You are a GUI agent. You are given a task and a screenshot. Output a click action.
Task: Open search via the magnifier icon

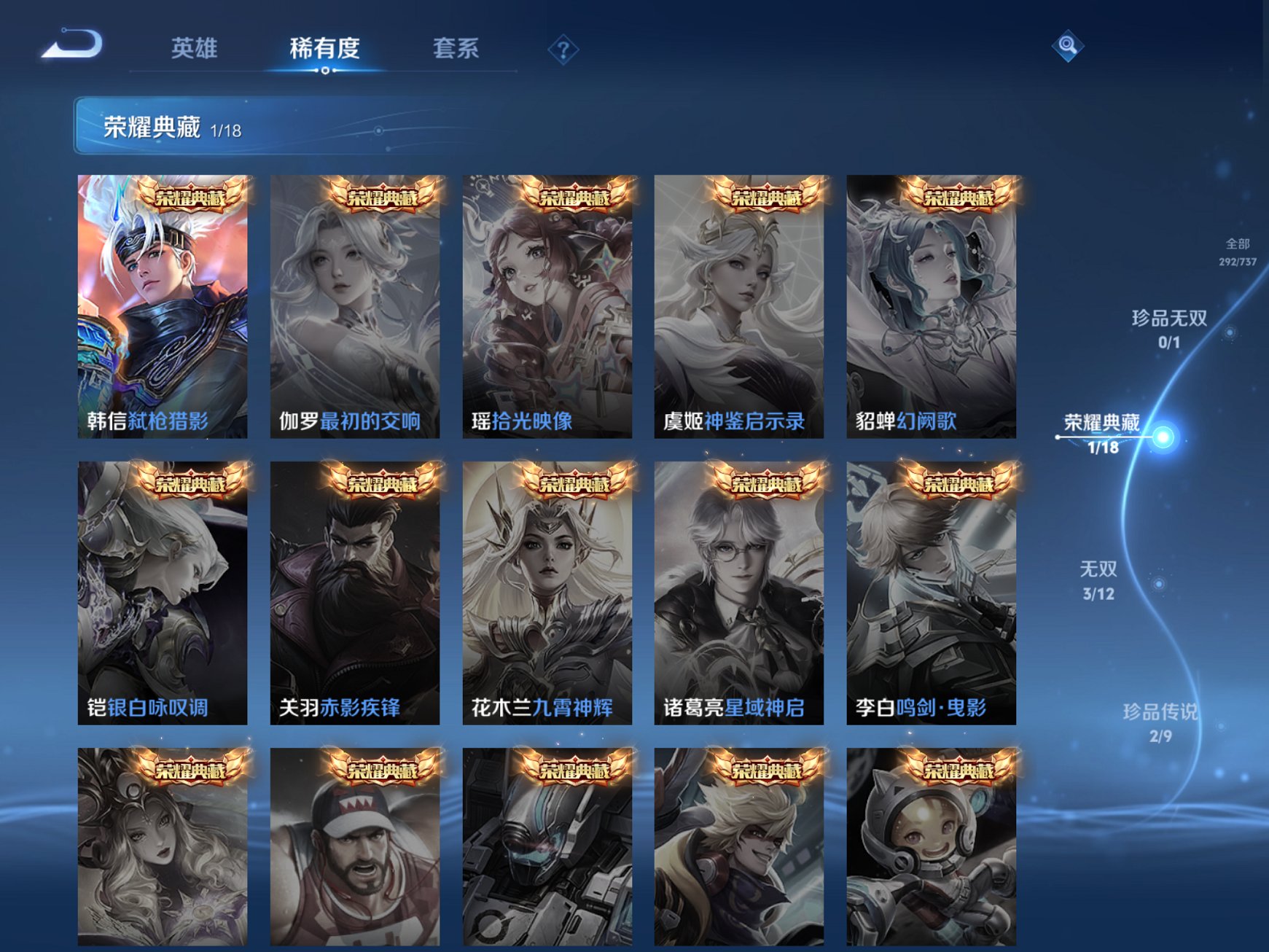[x=1067, y=46]
